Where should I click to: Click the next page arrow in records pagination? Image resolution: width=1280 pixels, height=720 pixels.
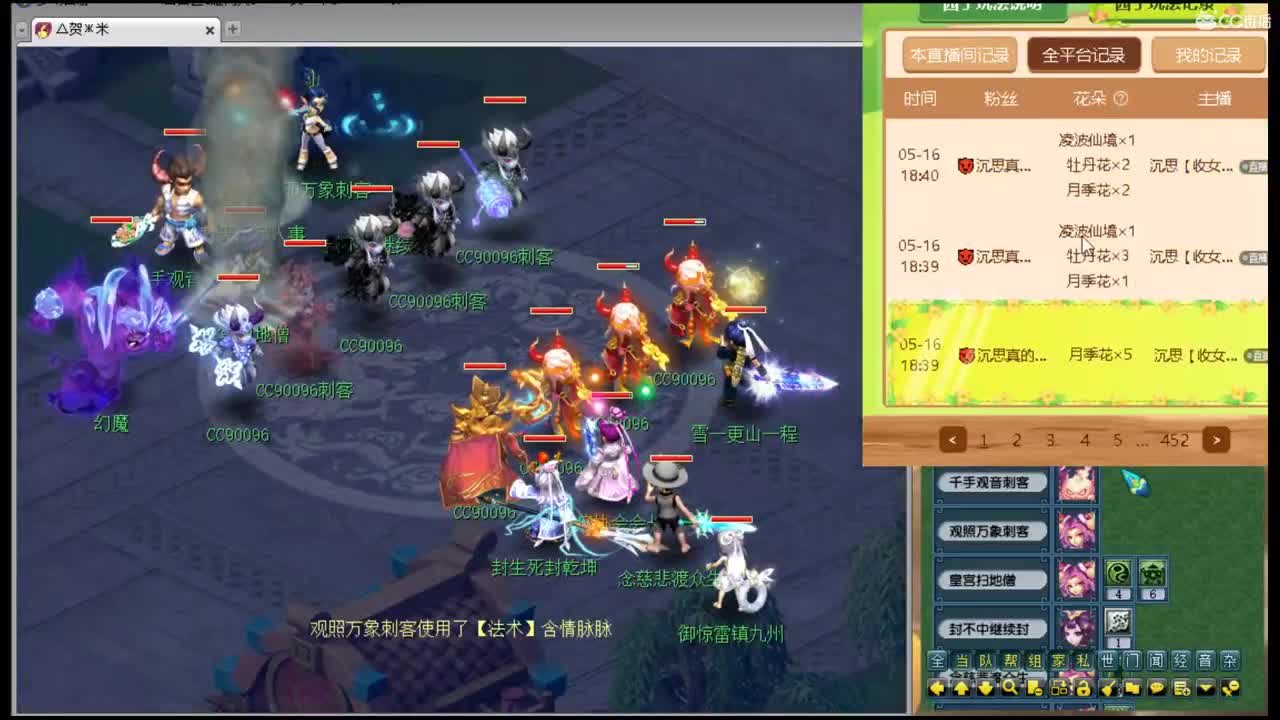(1216, 440)
